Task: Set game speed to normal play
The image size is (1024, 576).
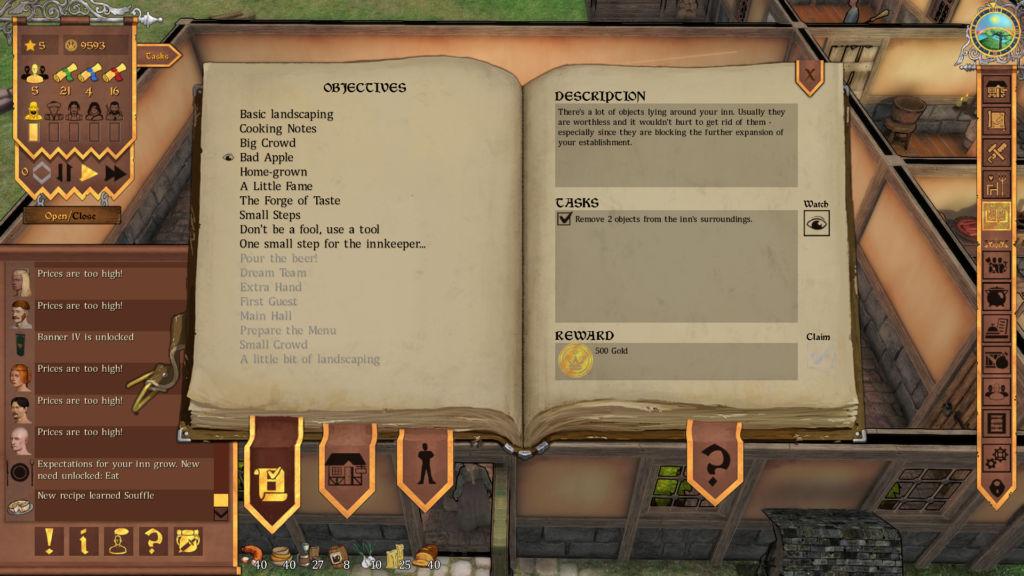Action: point(89,172)
